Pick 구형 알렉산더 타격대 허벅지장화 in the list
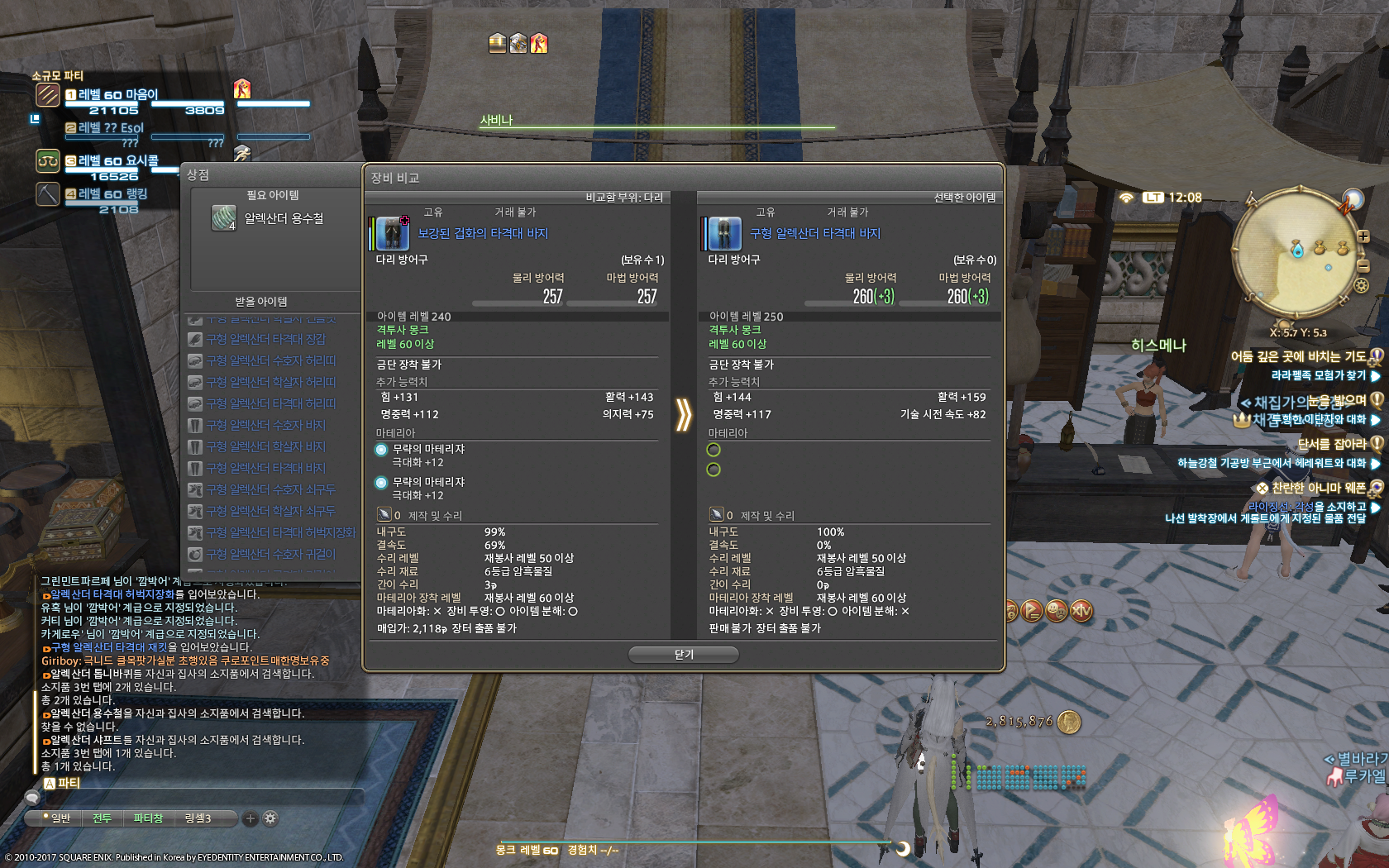Screen dimensions: 1389x868 [x=280, y=532]
